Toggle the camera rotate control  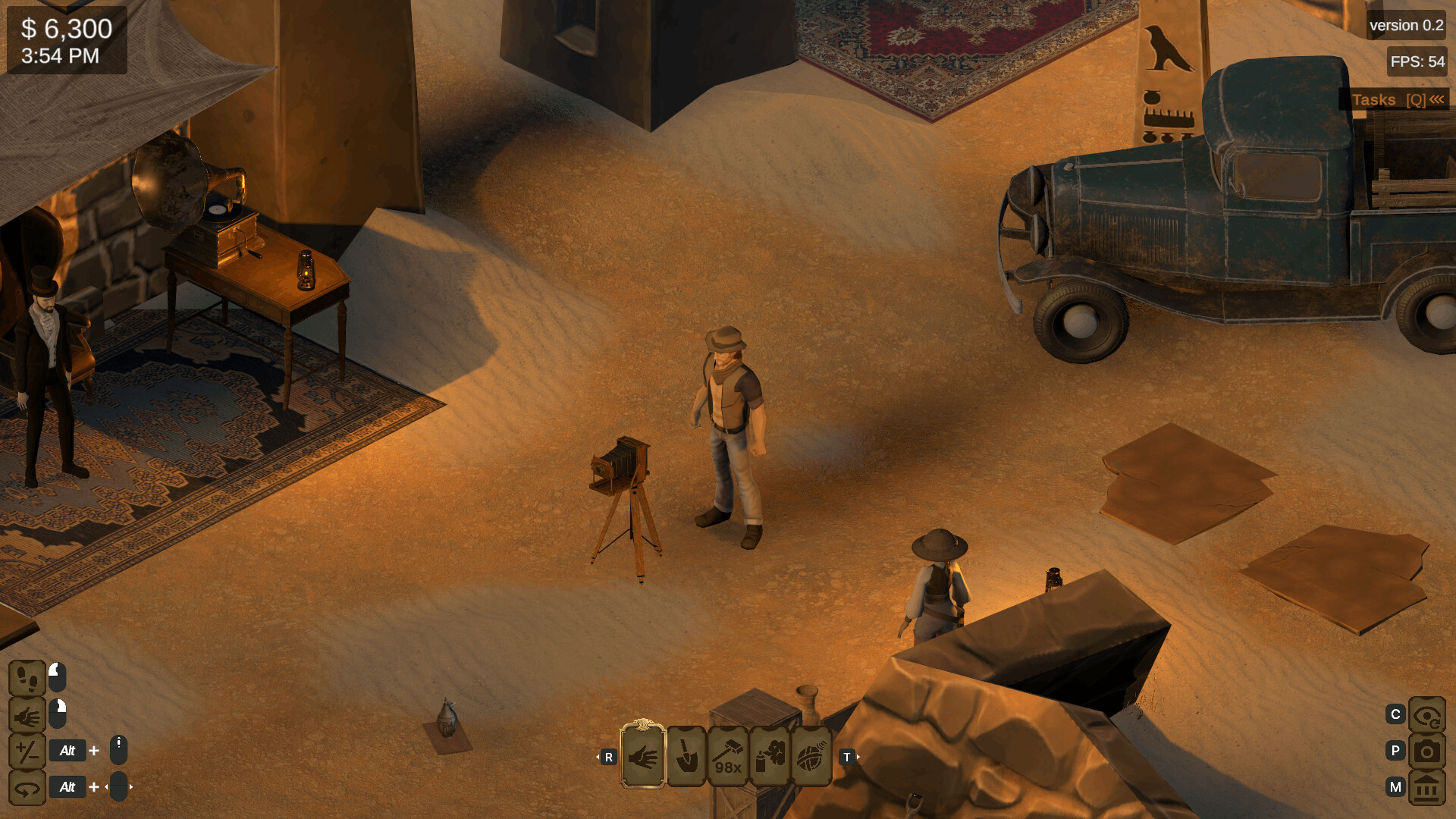[27, 787]
